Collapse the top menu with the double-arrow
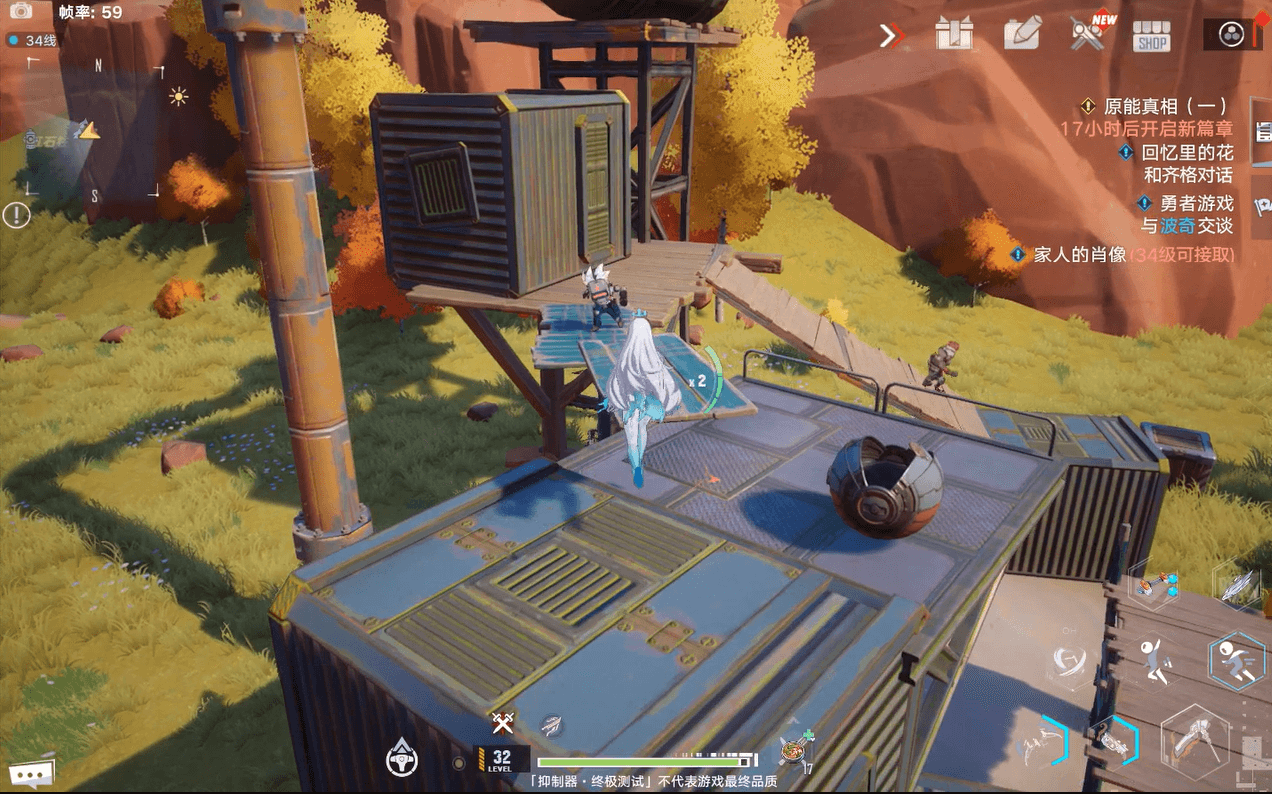The image size is (1272, 794). click(890, 36)
